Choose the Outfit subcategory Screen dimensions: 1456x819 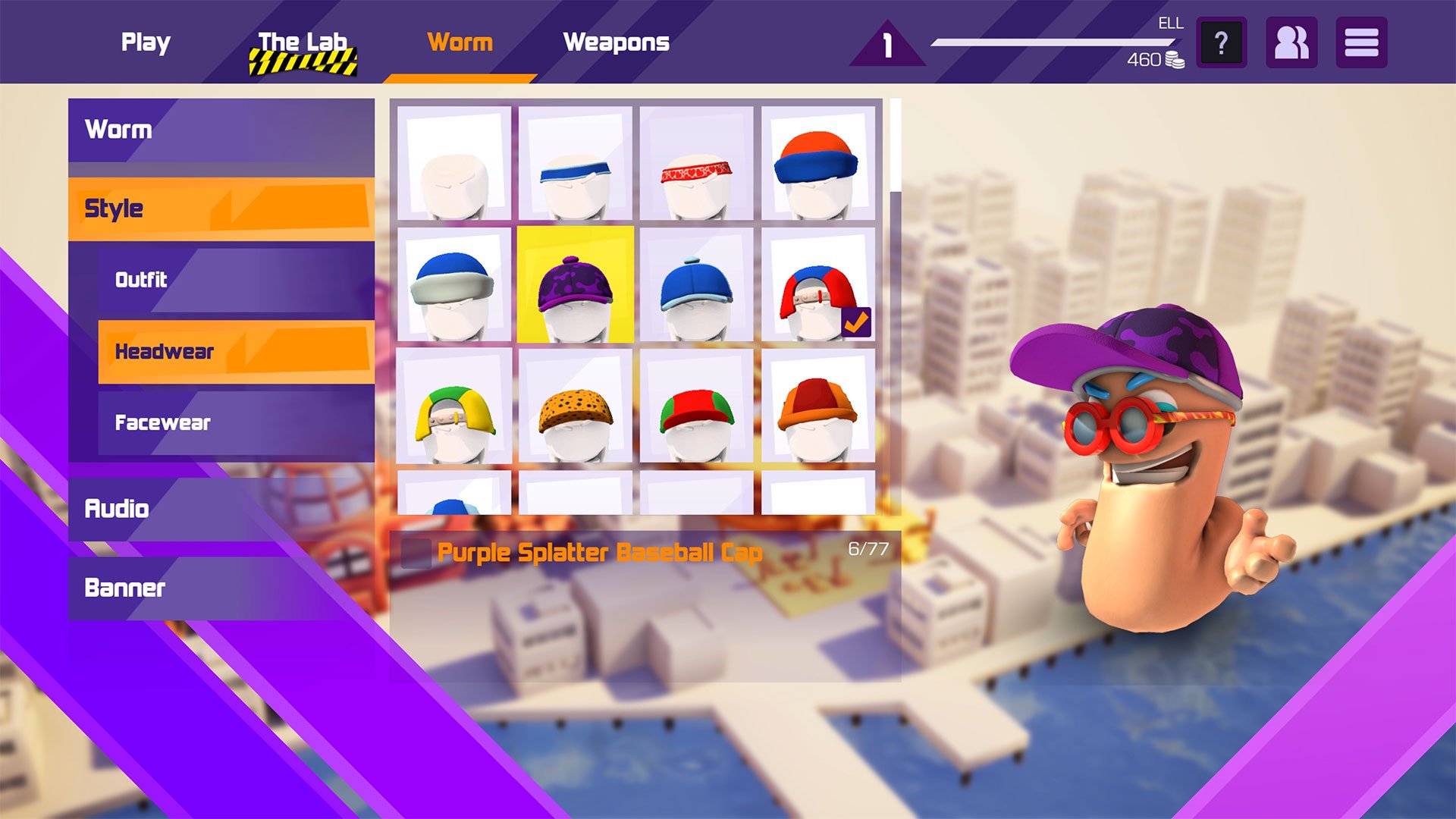(x=236, y=280)
